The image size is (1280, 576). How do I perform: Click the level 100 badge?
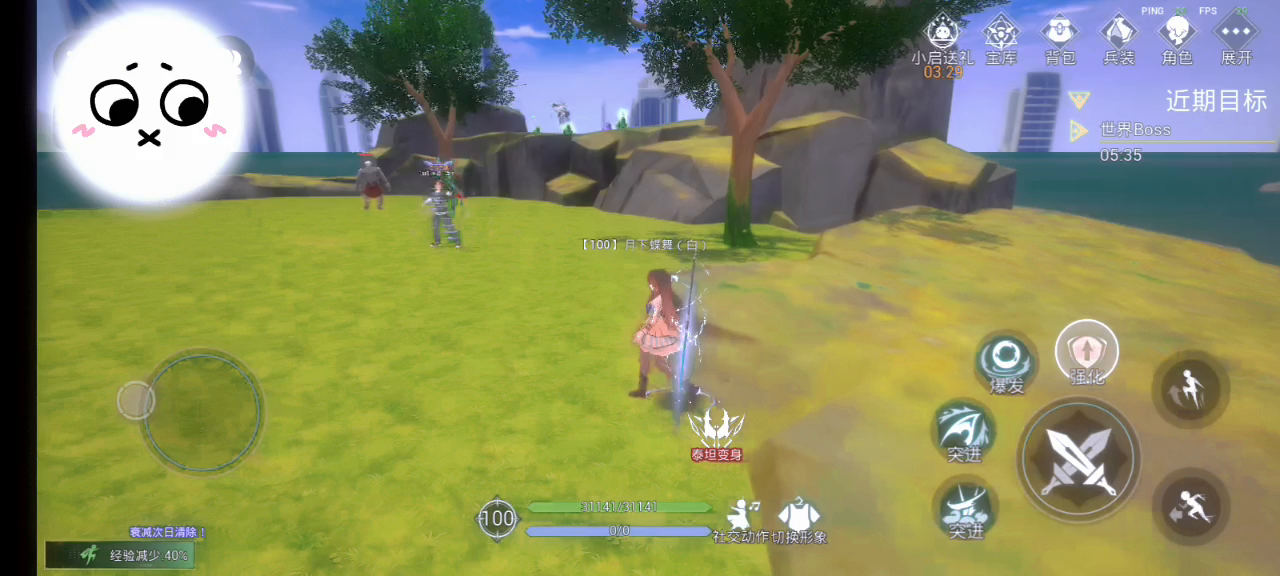tap(497, 518)
